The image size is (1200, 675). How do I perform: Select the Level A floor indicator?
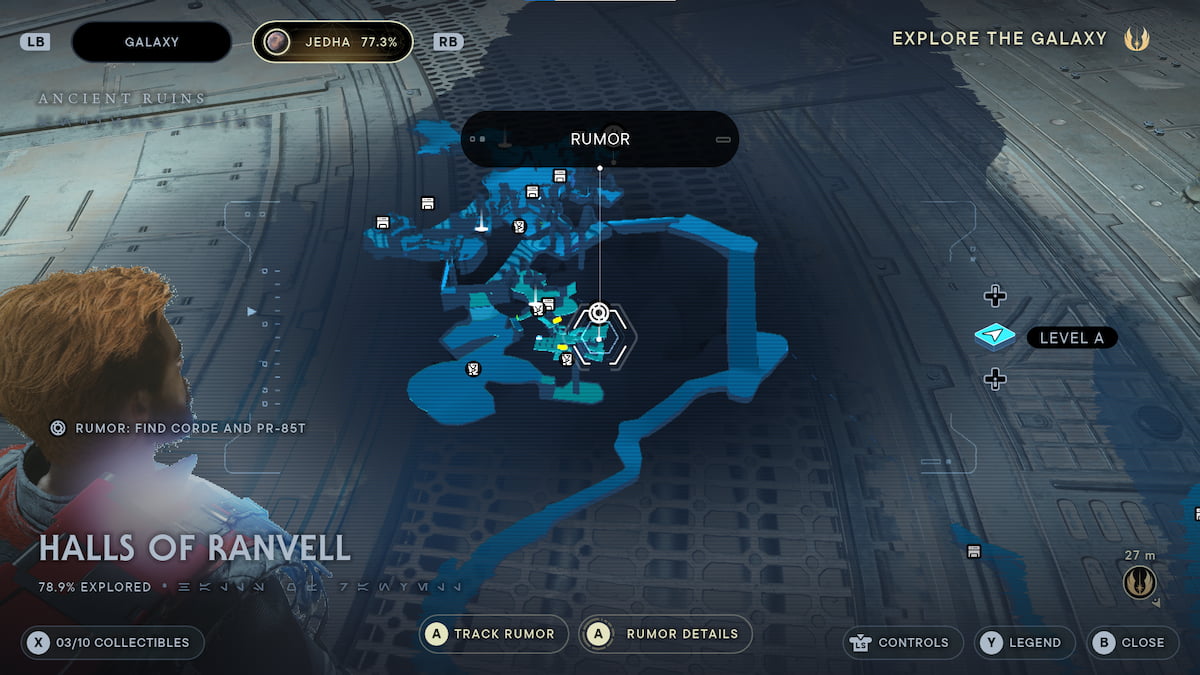1047,338
